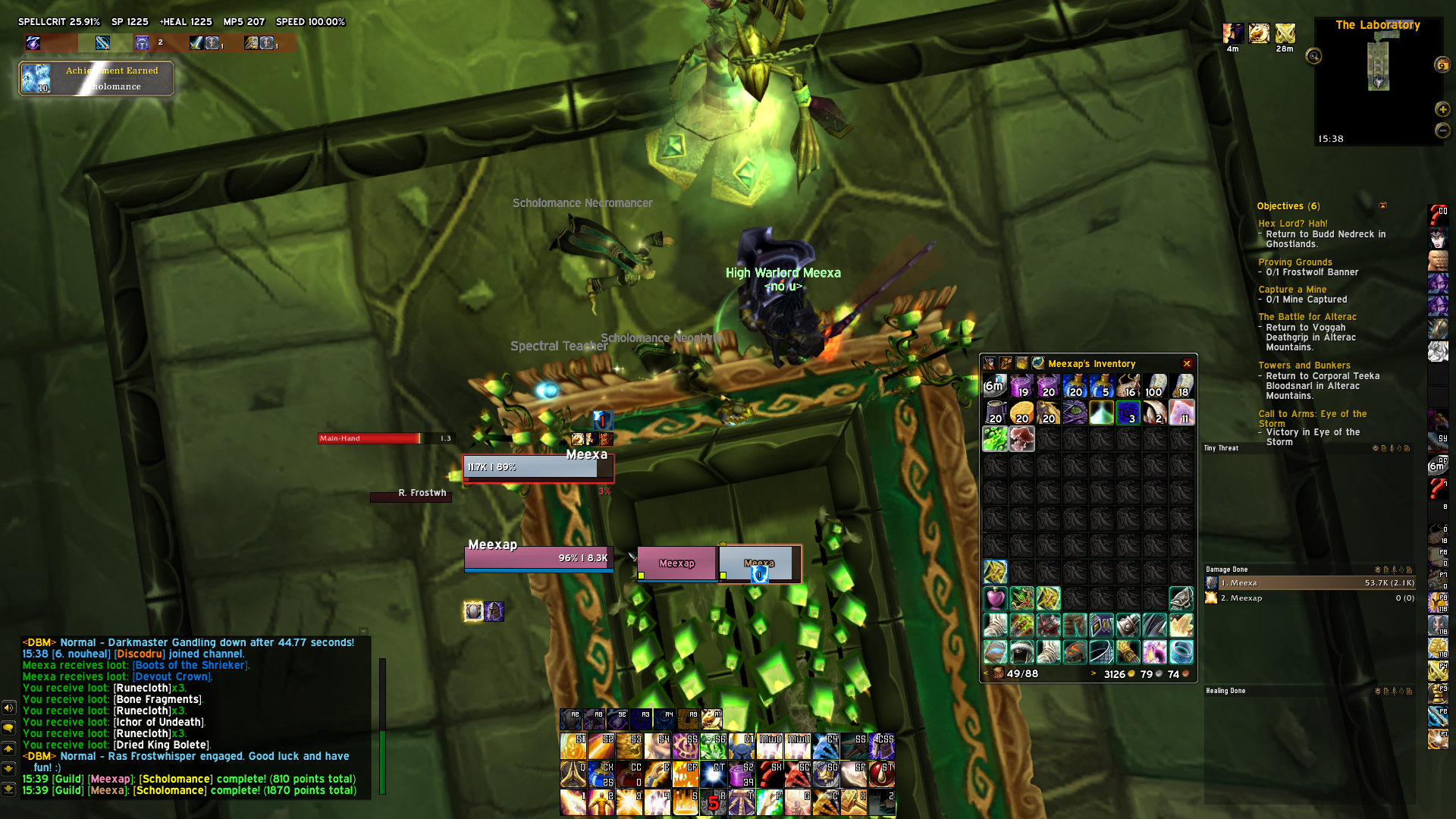The width and height of the screenshot is (1456, 819).
Task: Click the Achievement Earned Scholomance popup
Action: pos(97,78)
